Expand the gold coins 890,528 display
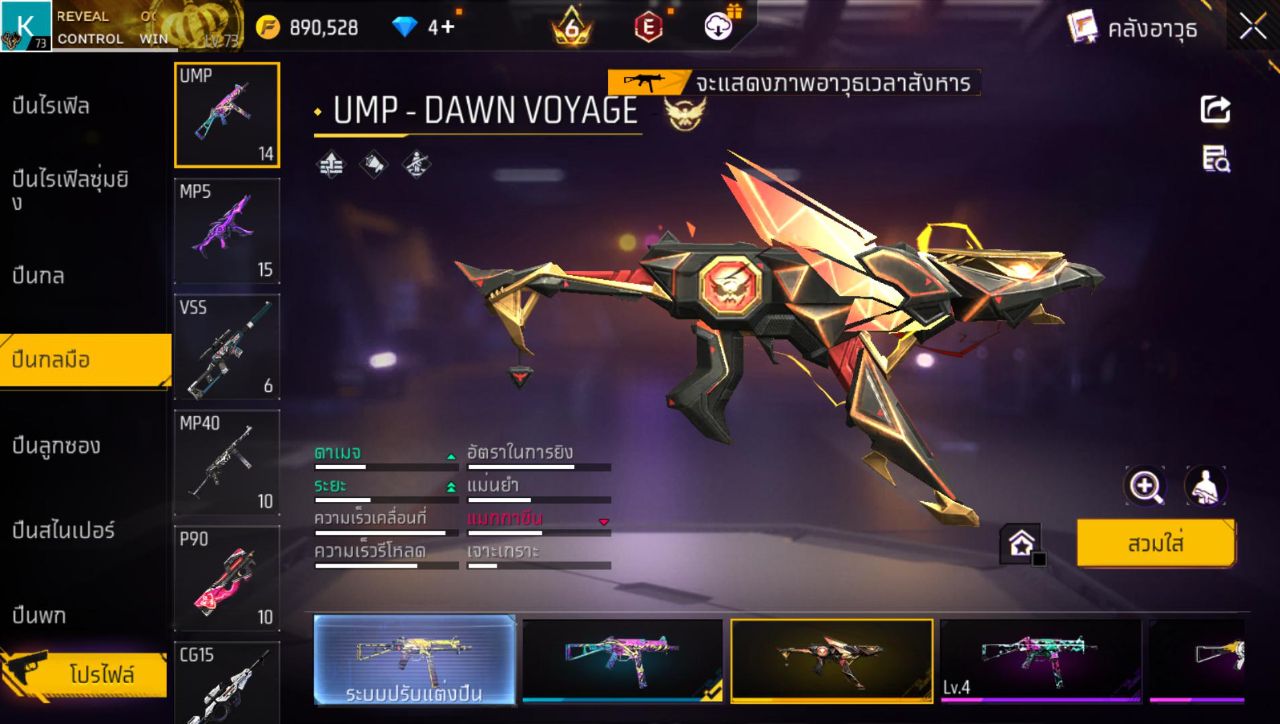This screenshot has width=1280, height=724. pyautogui.click(x=300, y=27)
